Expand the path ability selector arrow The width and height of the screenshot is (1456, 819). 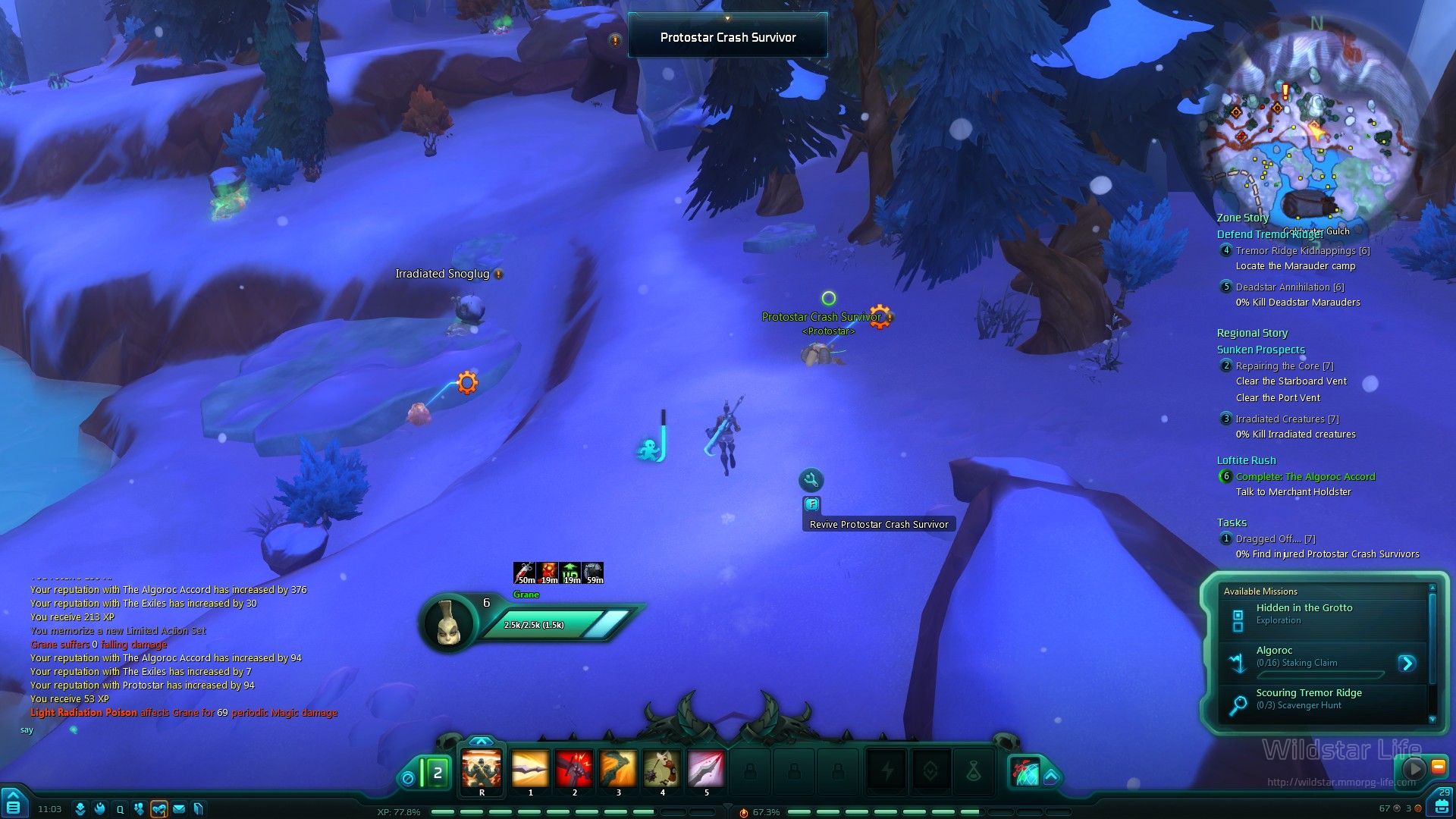click(1051, 777)
